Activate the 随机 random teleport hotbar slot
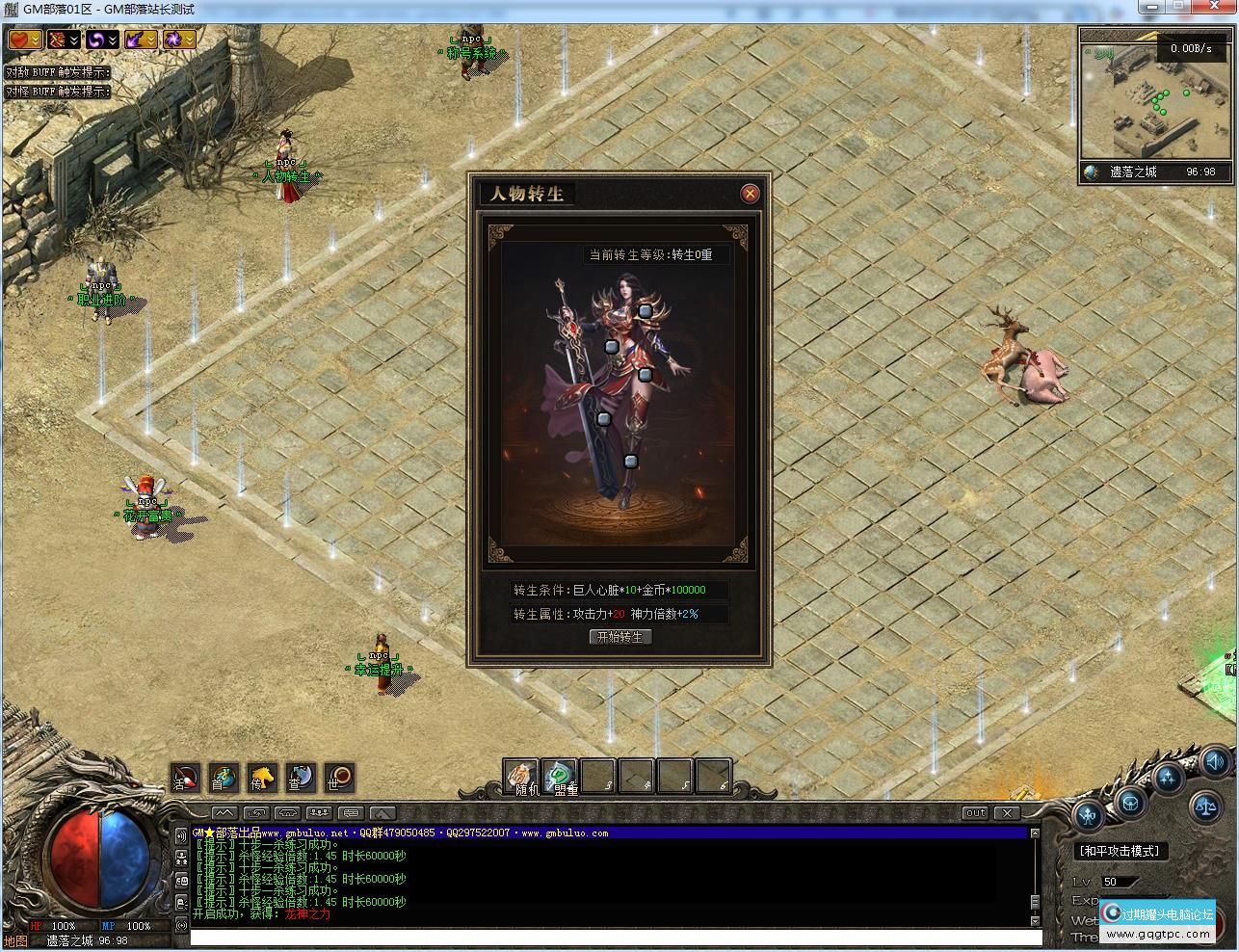 [x=521, y=777]
